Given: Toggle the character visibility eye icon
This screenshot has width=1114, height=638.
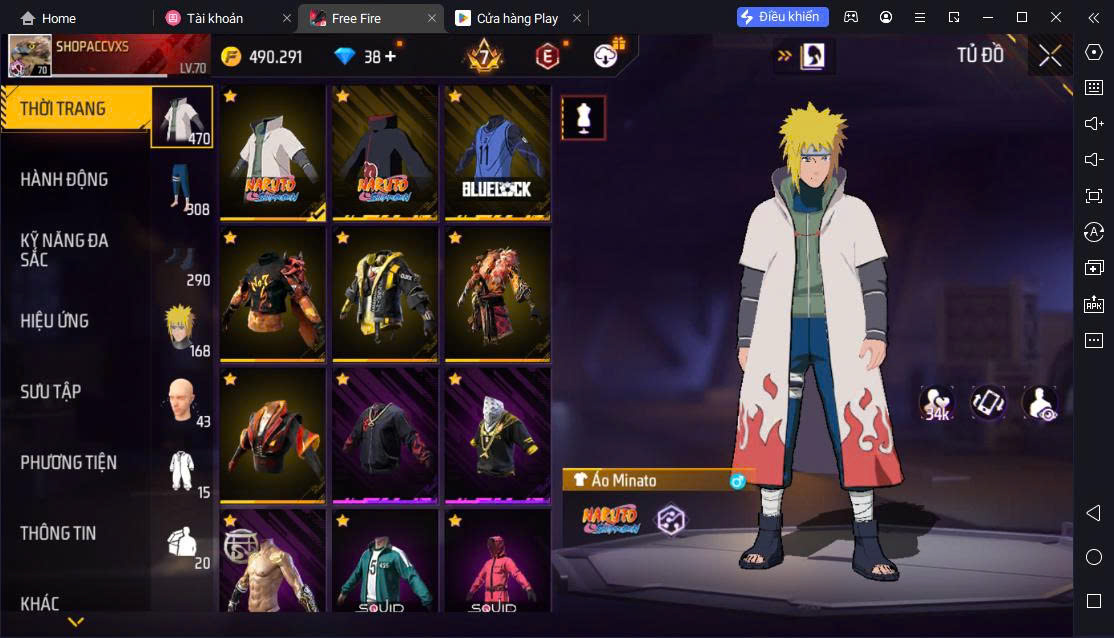Looking at the screenshot, I should coord(1040,403).
